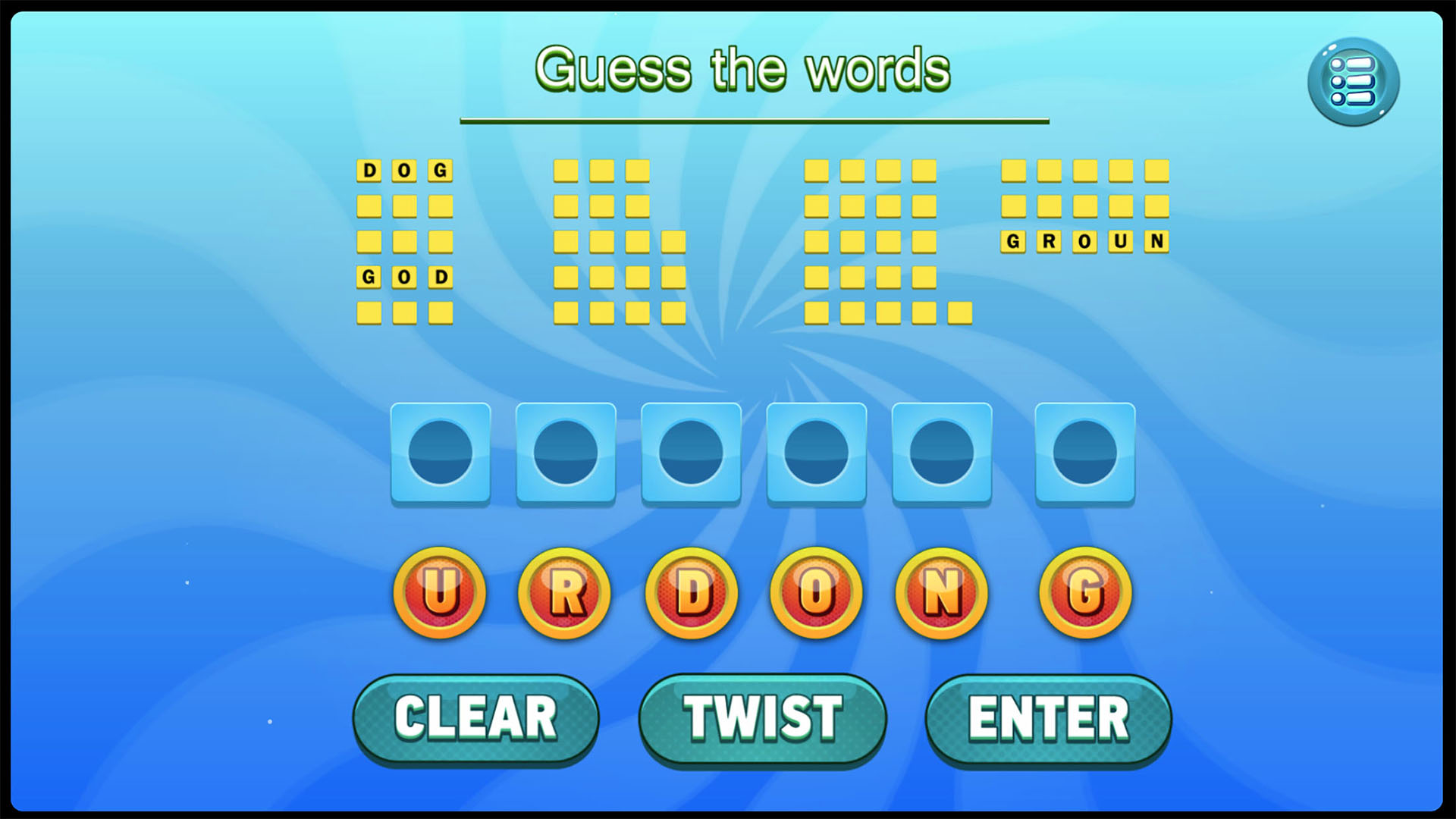Select the letter U coin
This screenshot has width=1456, height=819.
(438, 594)
